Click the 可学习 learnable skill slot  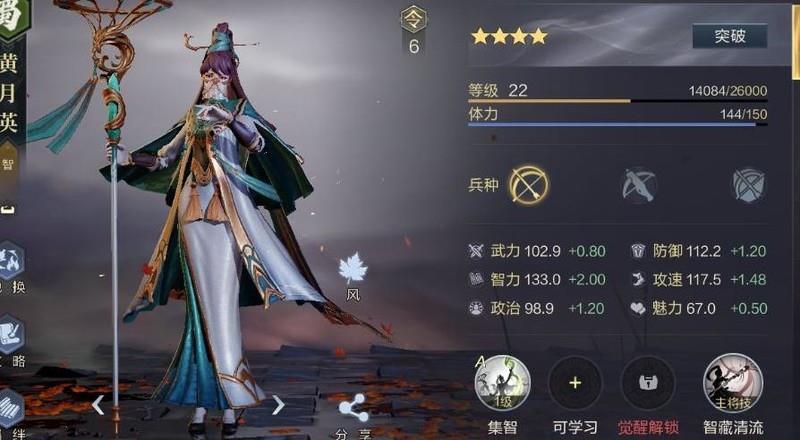(575, 384)
